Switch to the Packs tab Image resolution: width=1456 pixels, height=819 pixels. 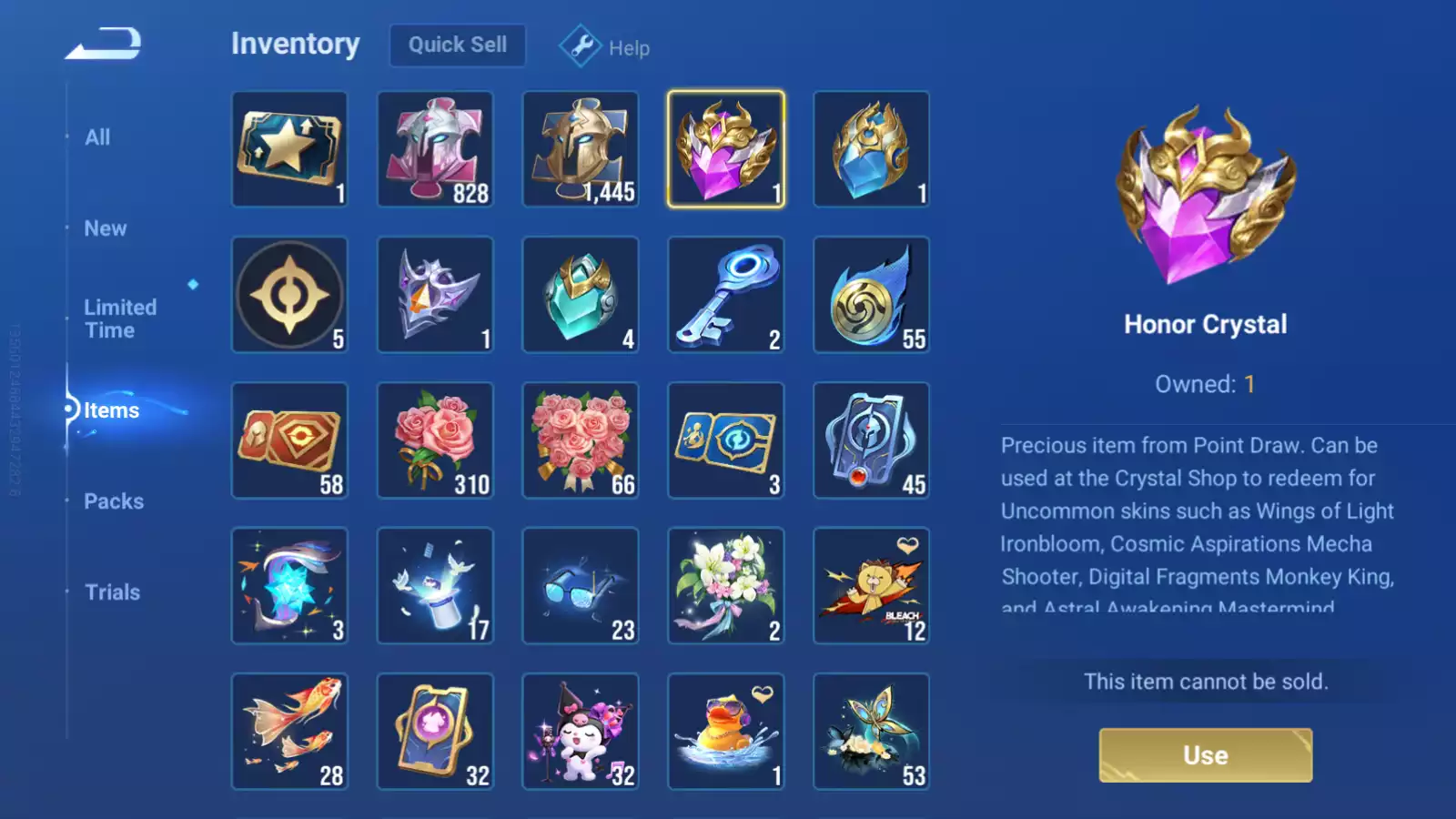click(113, 500)
